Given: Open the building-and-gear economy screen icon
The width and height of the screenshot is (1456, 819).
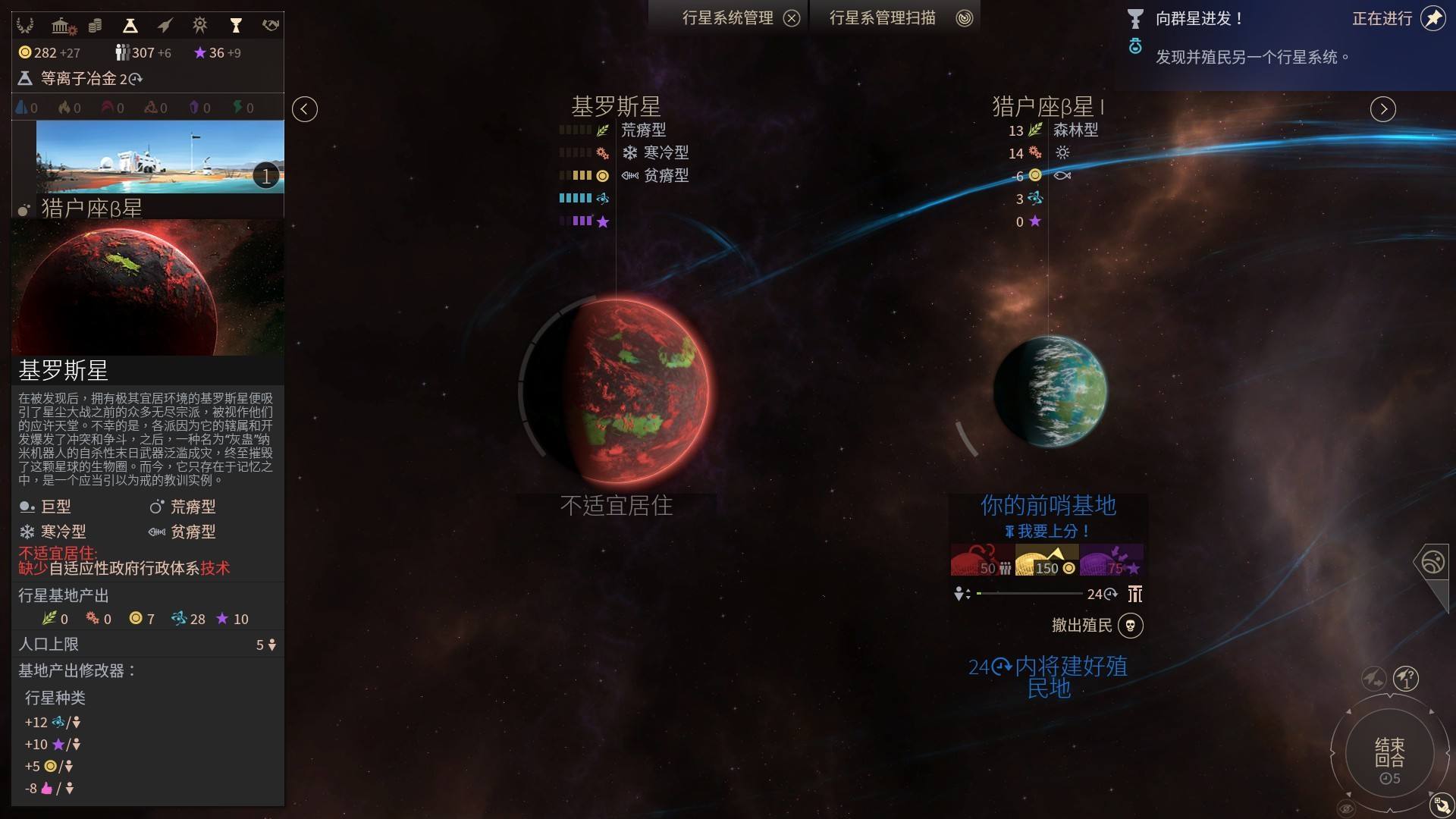Looking at the screenshot, I should point(64,27).
